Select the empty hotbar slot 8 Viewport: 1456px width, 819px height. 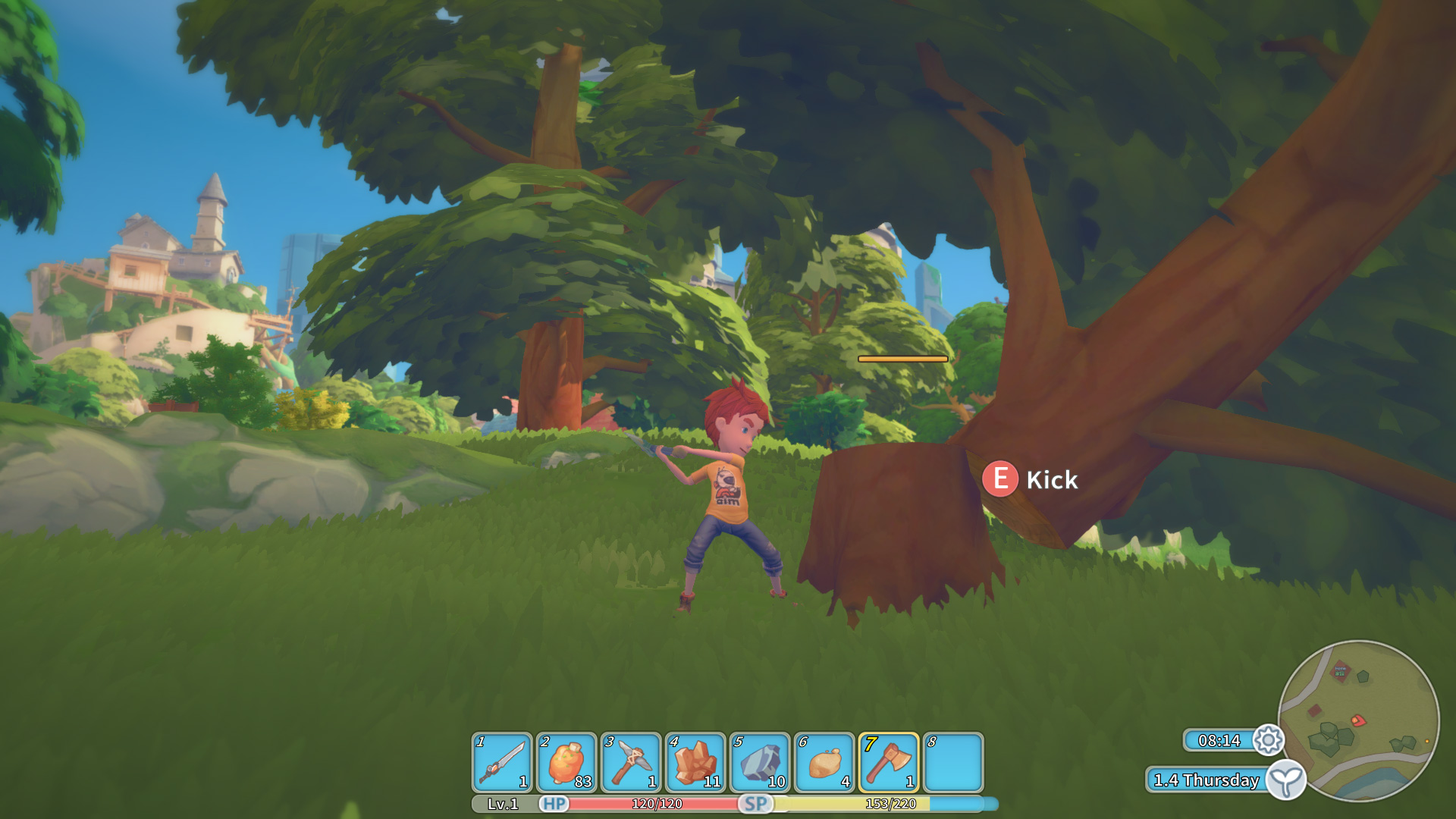[x=955, y=762]
